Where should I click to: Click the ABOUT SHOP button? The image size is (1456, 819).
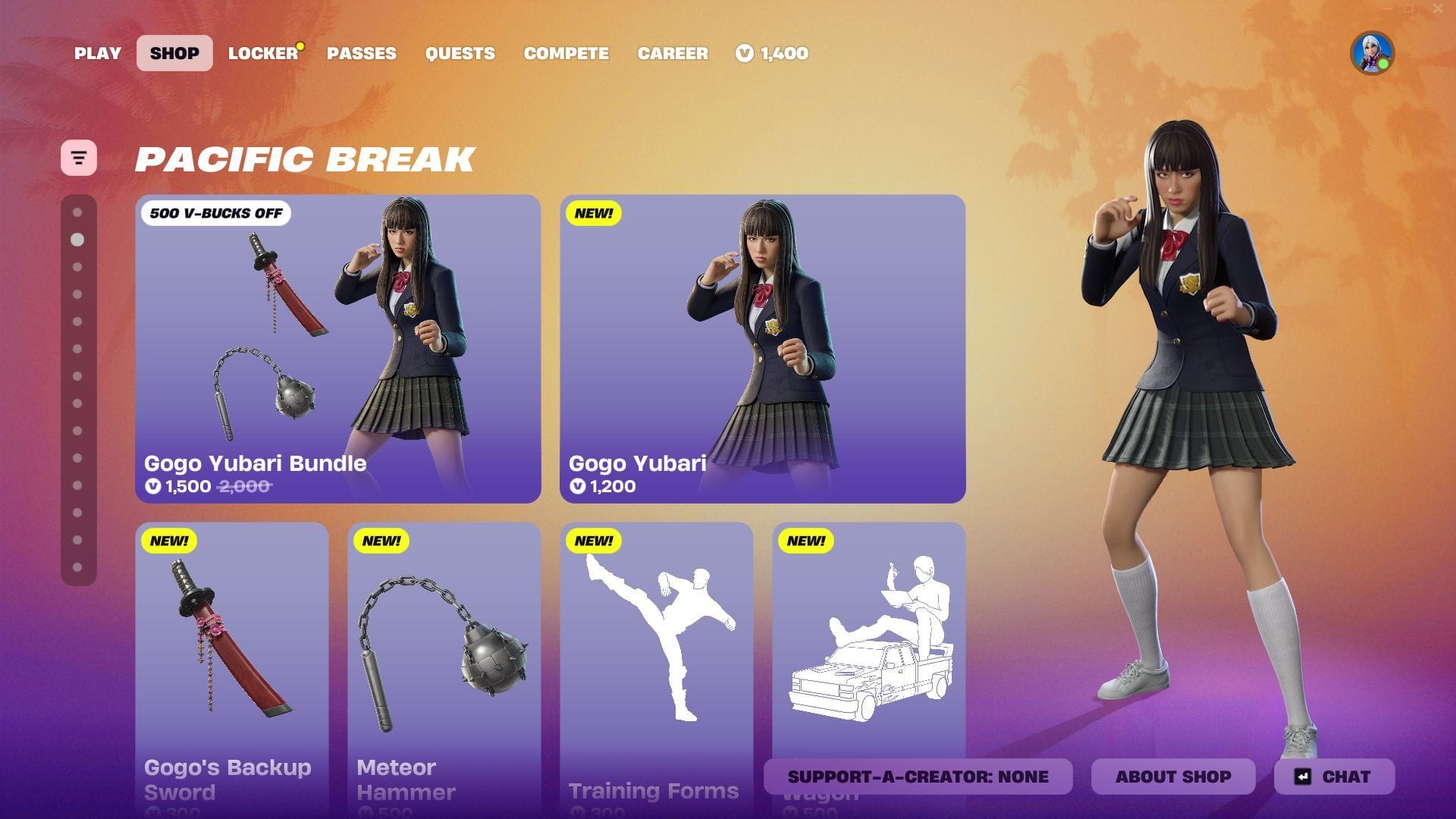pos(1173,777)
